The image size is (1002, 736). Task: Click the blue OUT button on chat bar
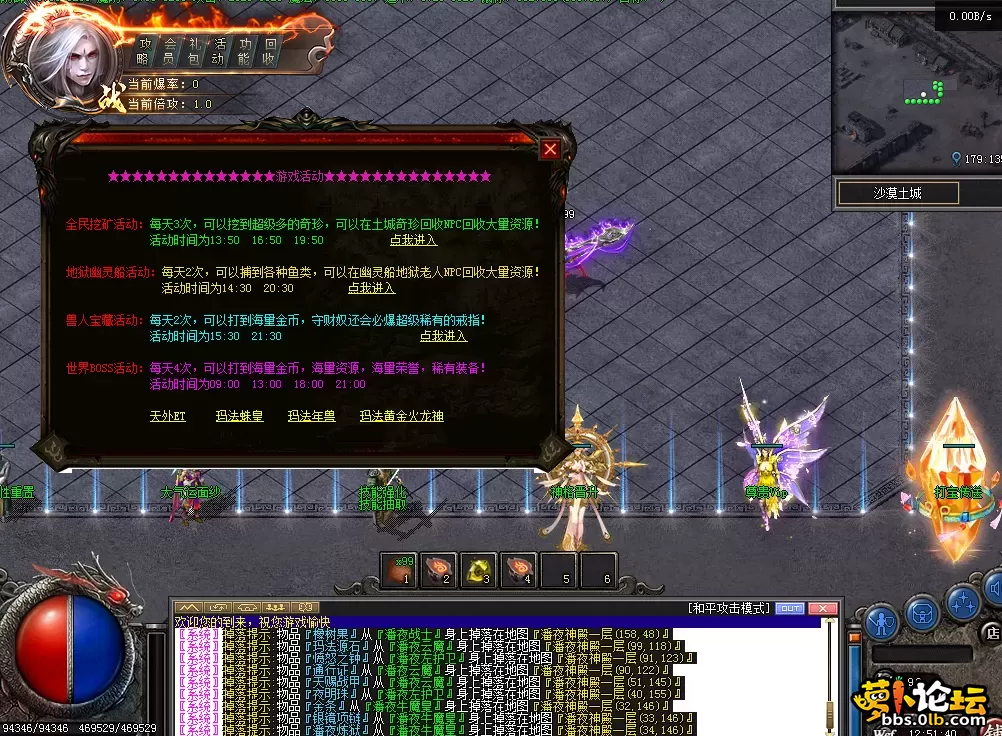790,608
